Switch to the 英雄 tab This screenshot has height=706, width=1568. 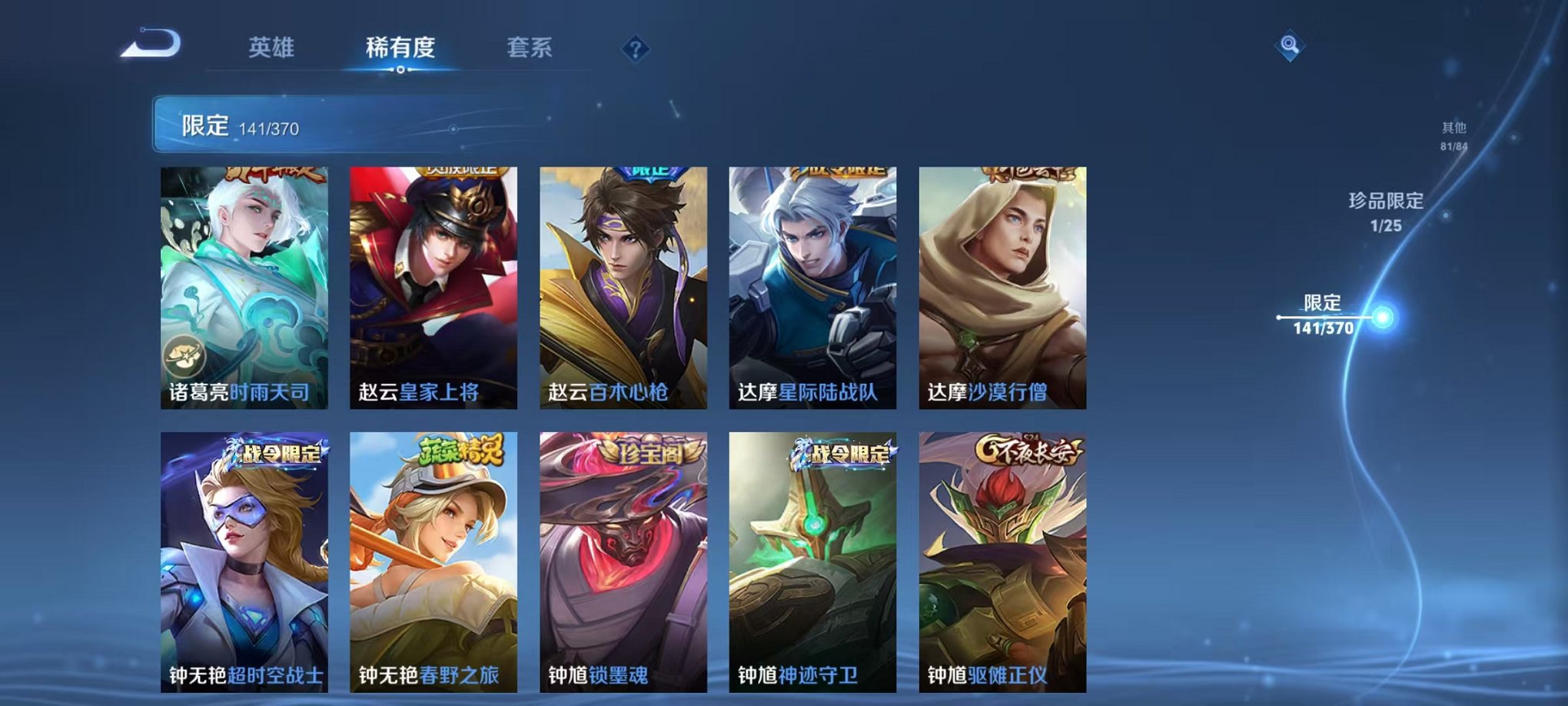[x=271, y=46]
